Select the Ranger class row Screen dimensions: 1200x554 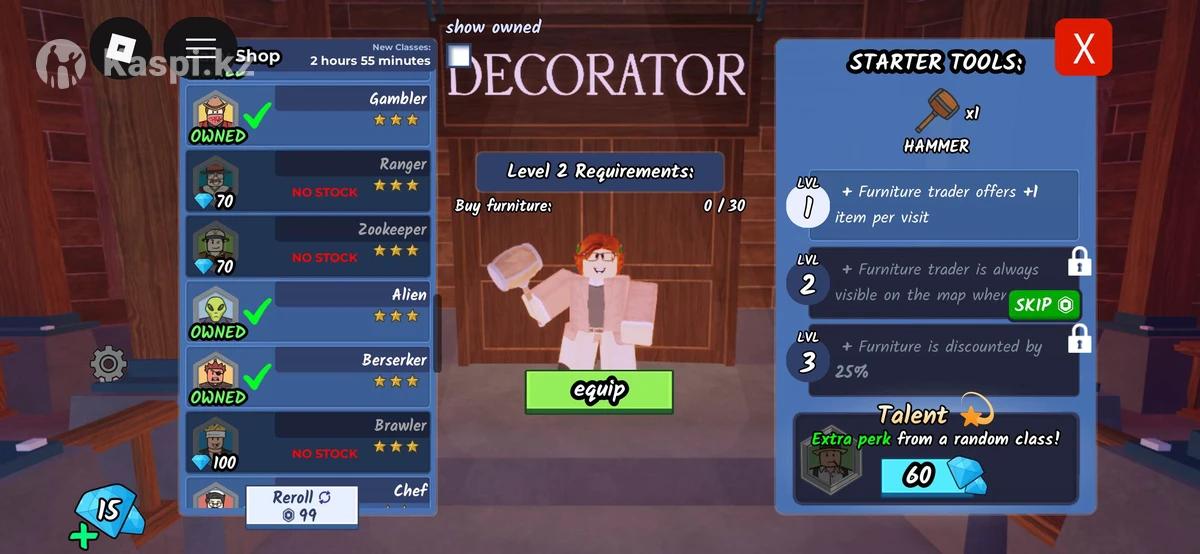[x=309, y=181]
